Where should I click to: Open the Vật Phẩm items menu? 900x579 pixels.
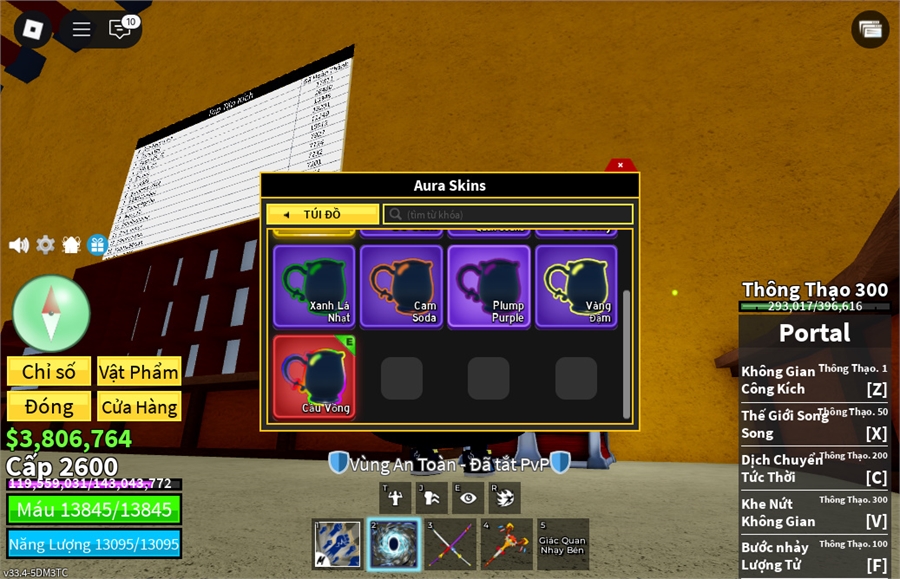pos(139,372)
